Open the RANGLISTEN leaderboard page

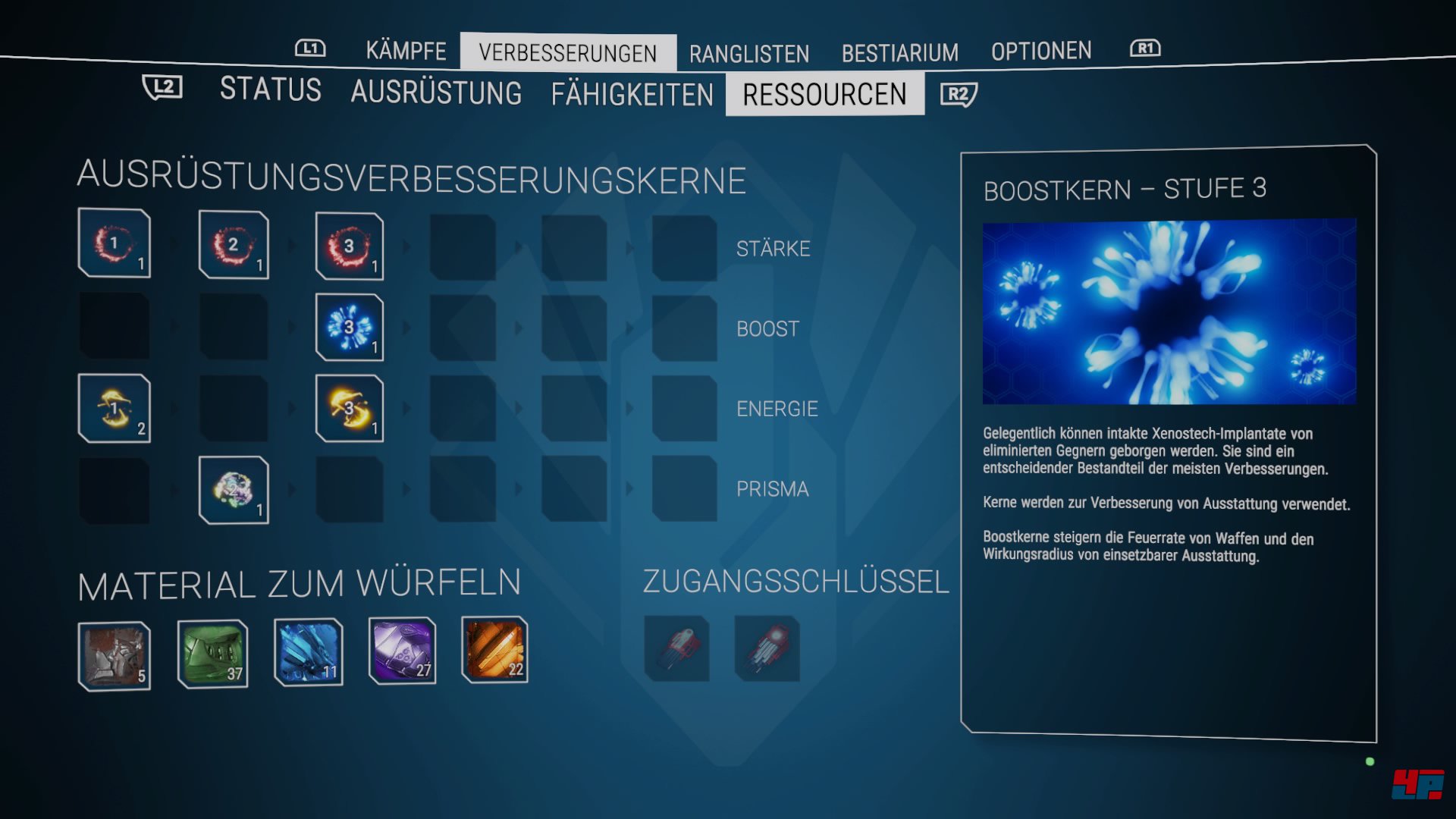(748, 53)
